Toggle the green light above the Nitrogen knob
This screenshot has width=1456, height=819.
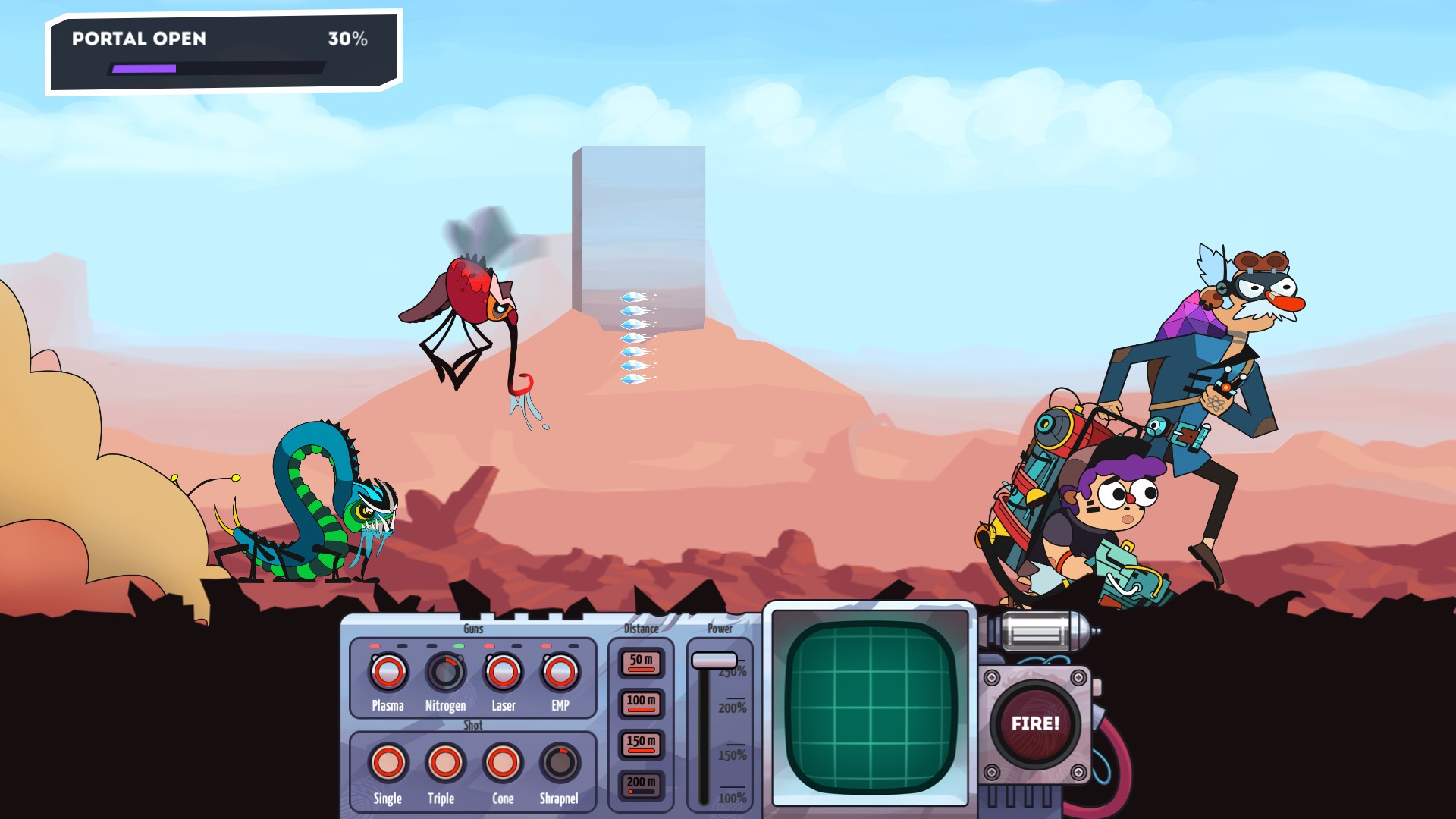tap(458, 645)
